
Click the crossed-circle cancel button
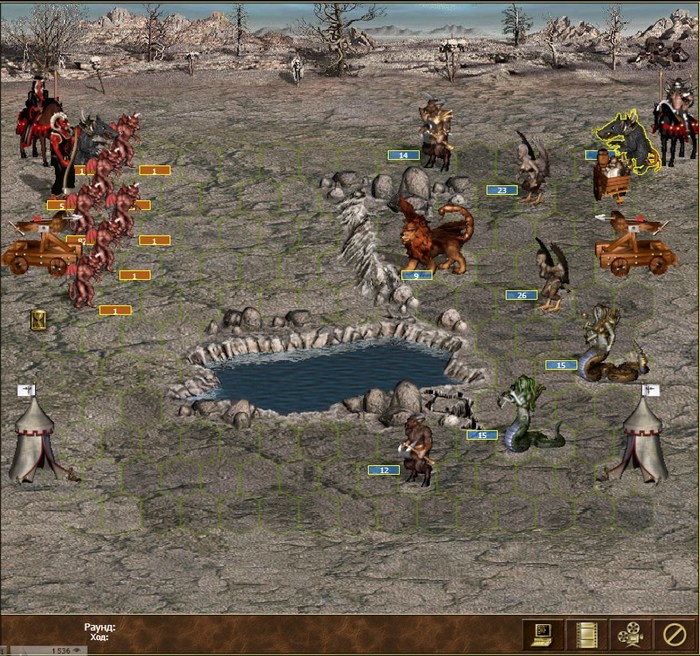point(672,634)
